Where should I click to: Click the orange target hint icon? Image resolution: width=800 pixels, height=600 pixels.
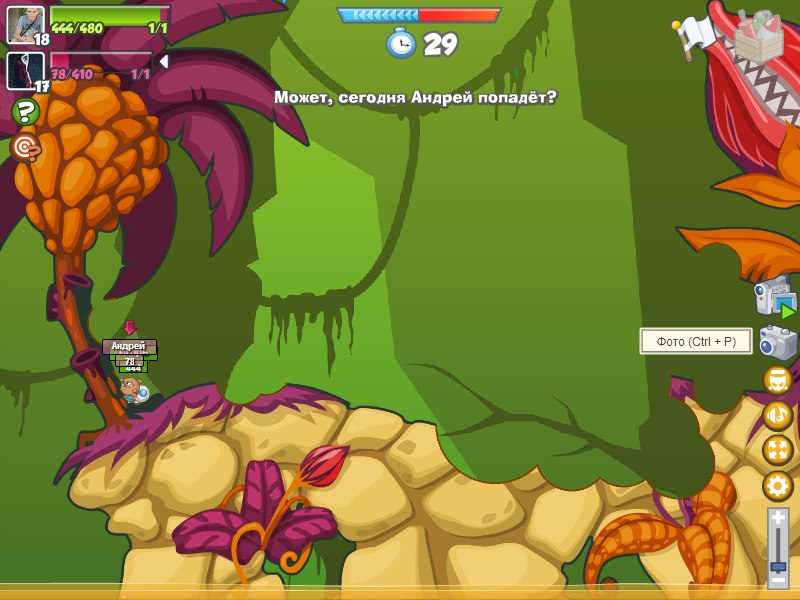[25, 148]
